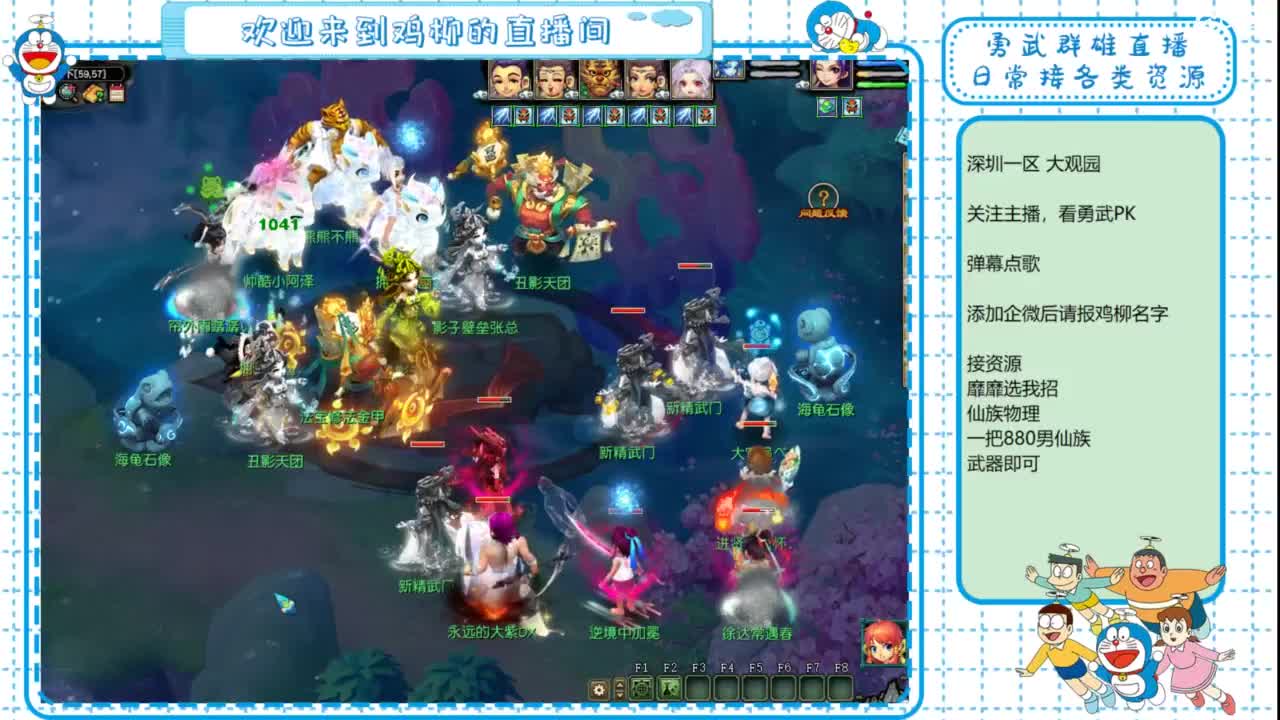
Task: Click the yellow gift parcel icon at top left
Action: pos(93,92)
